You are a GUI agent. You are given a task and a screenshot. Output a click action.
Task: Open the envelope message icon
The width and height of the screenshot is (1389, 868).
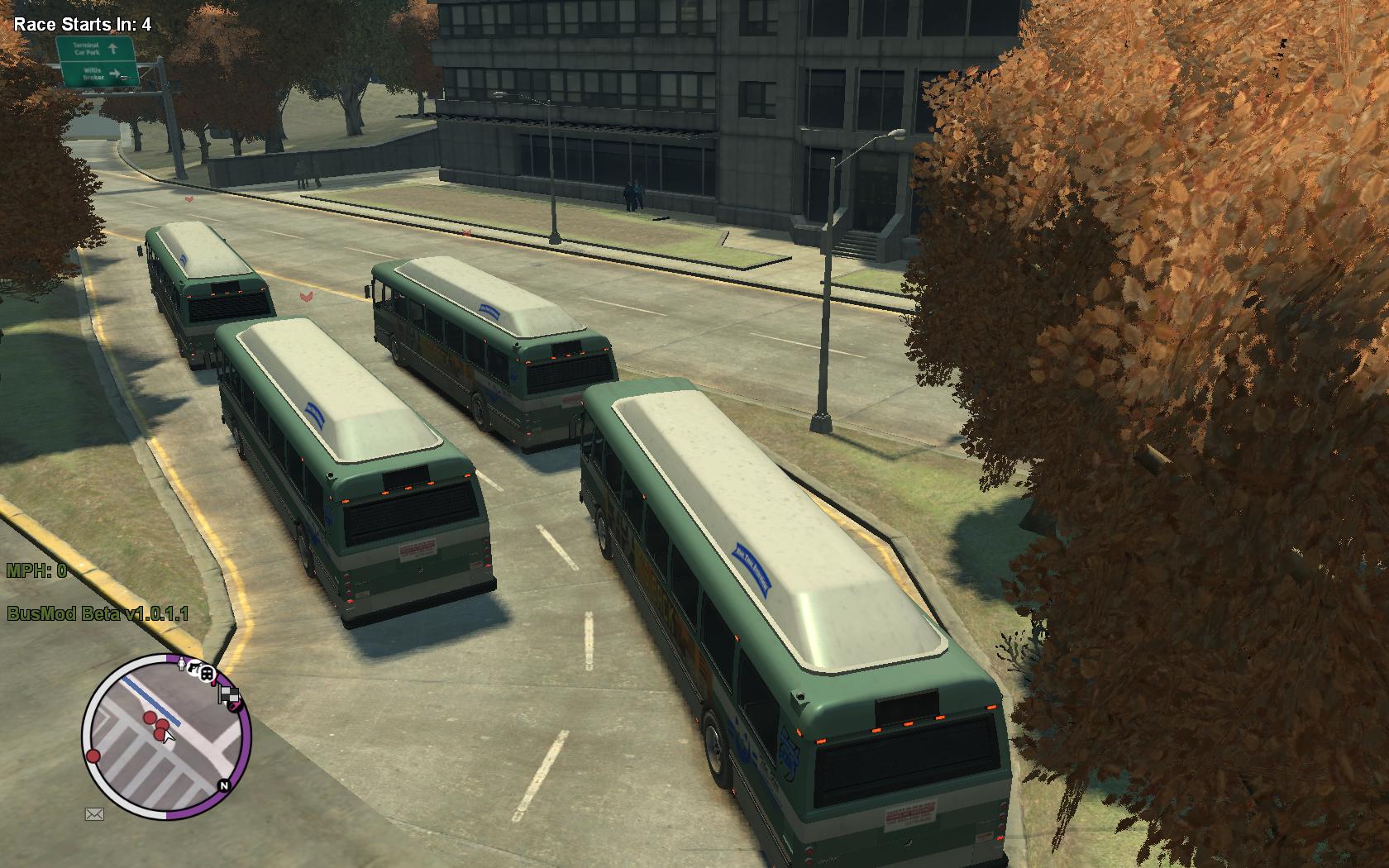click(x=94, y=814)
